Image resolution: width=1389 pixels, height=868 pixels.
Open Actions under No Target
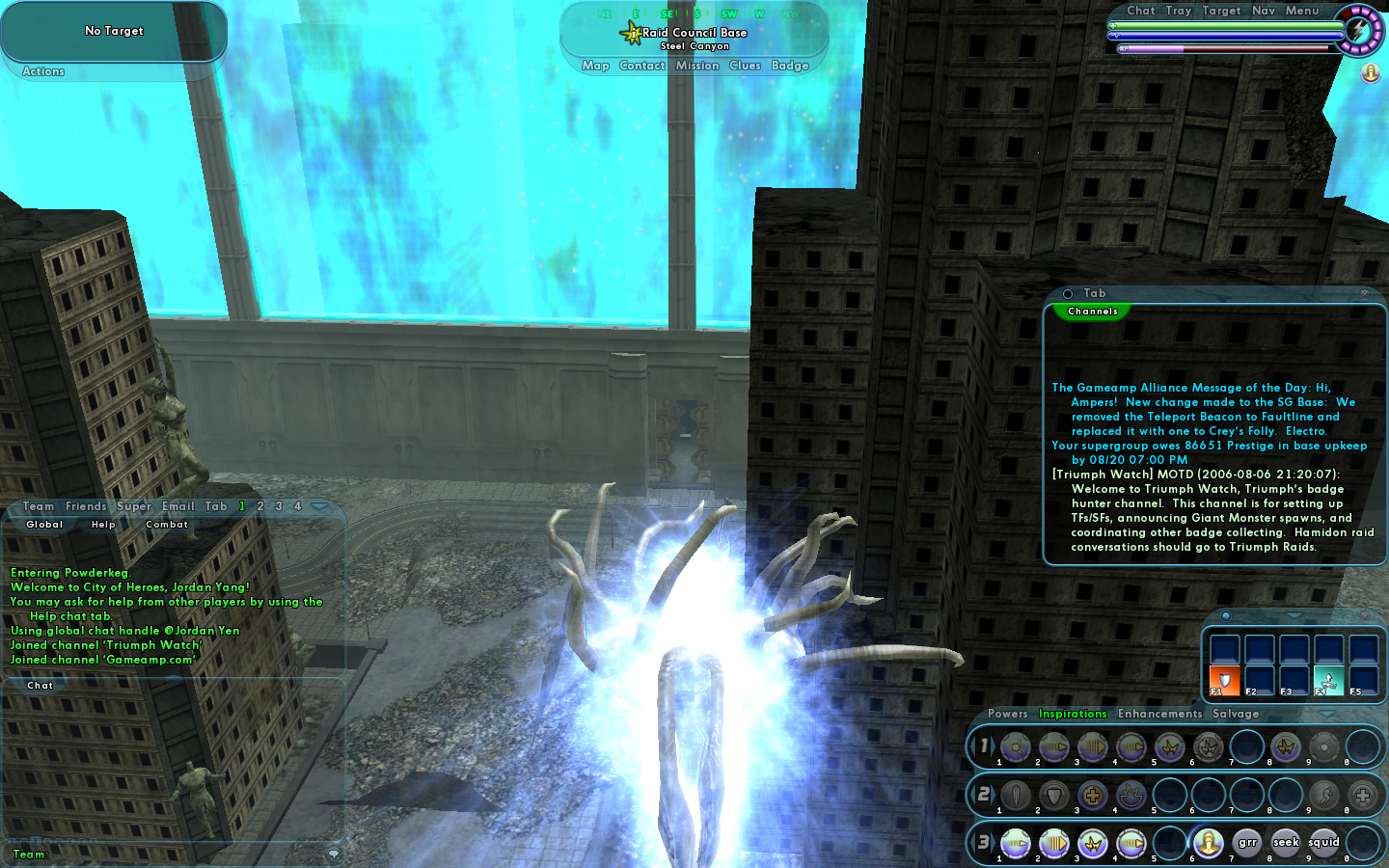click(x=43, y=71)
